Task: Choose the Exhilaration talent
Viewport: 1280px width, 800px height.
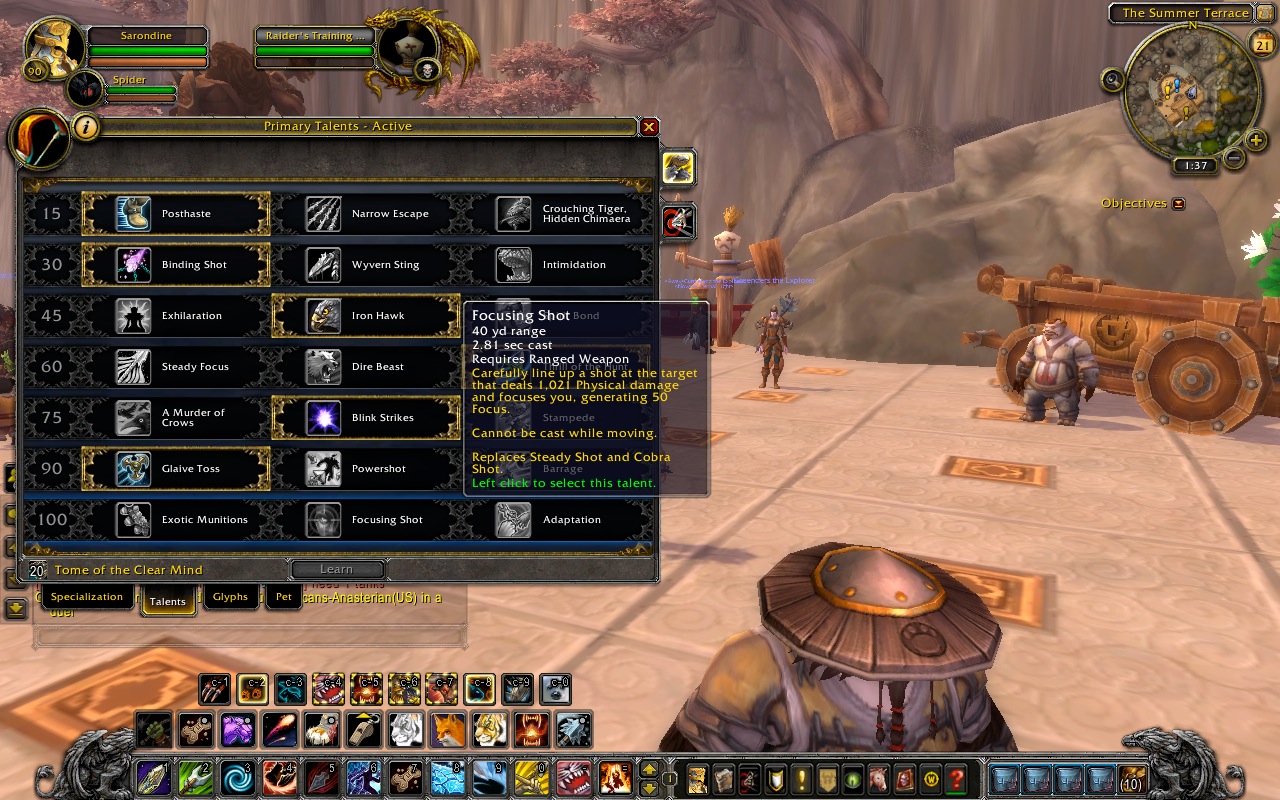Action: point(176,316)
